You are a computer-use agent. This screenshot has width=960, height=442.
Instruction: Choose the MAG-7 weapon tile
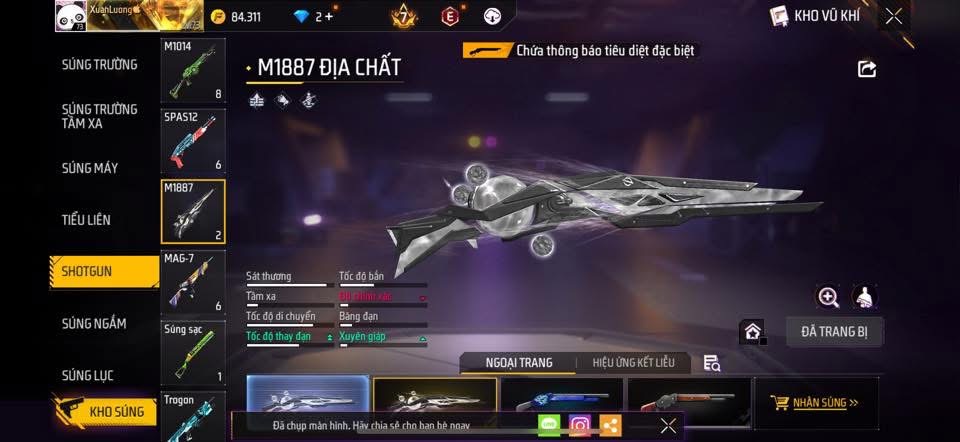pyautogui.click(x=193, y=282)
